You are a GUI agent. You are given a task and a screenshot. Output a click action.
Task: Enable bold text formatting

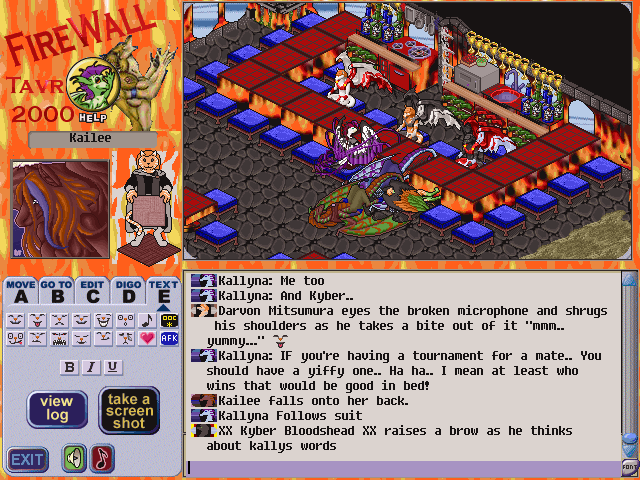[70, 367]
